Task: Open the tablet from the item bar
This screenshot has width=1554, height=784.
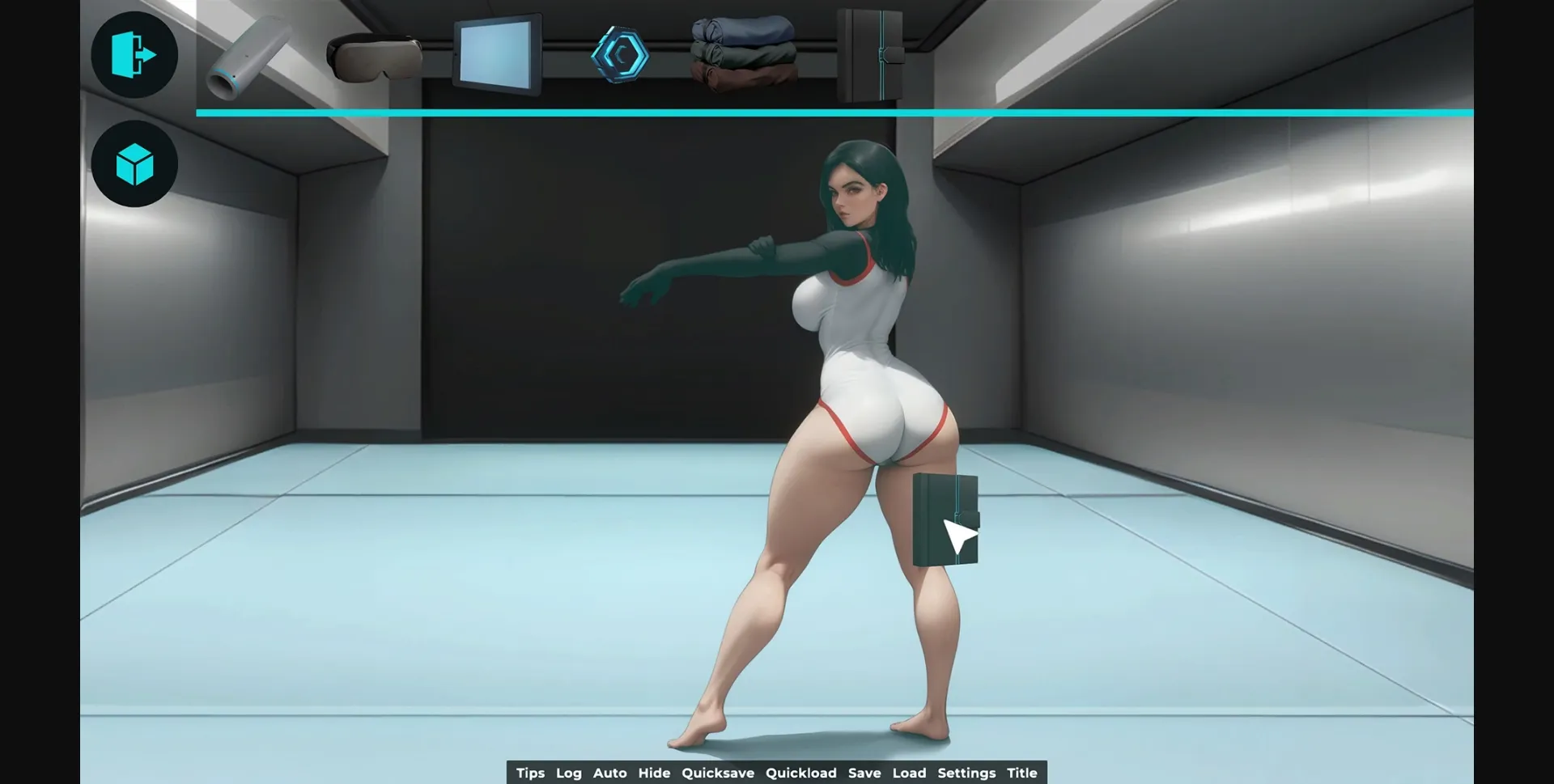Action: (x=497, y=57)
